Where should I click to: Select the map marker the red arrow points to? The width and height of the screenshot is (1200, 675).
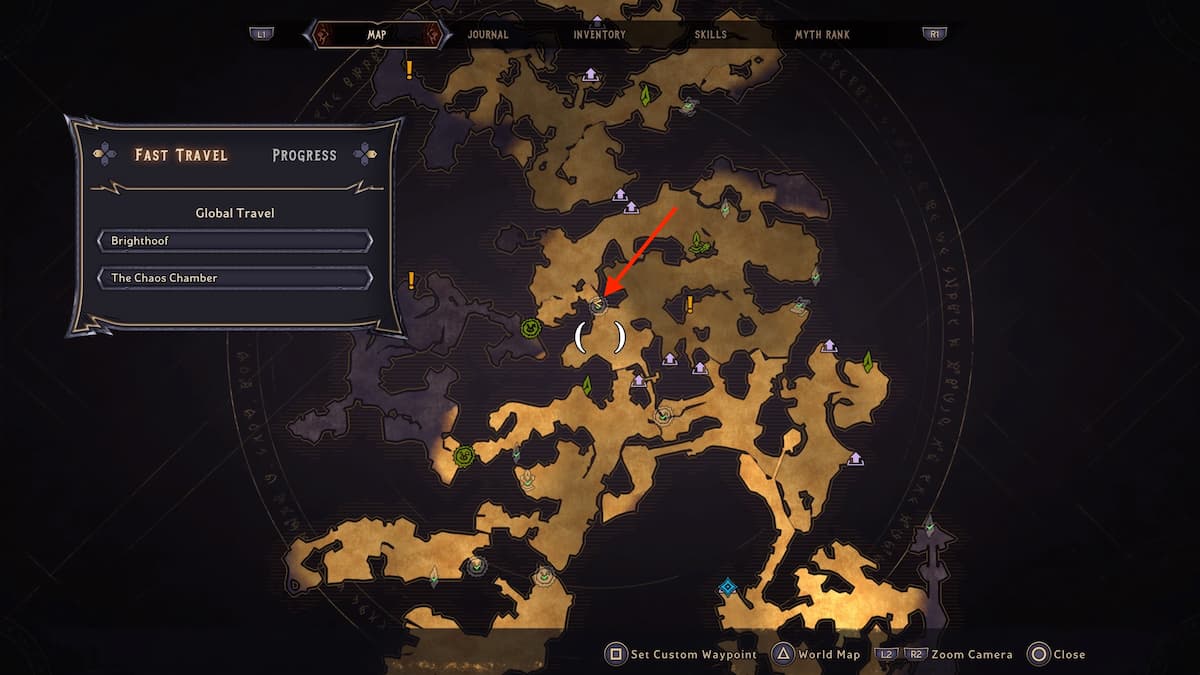click(x=598, y=305)
